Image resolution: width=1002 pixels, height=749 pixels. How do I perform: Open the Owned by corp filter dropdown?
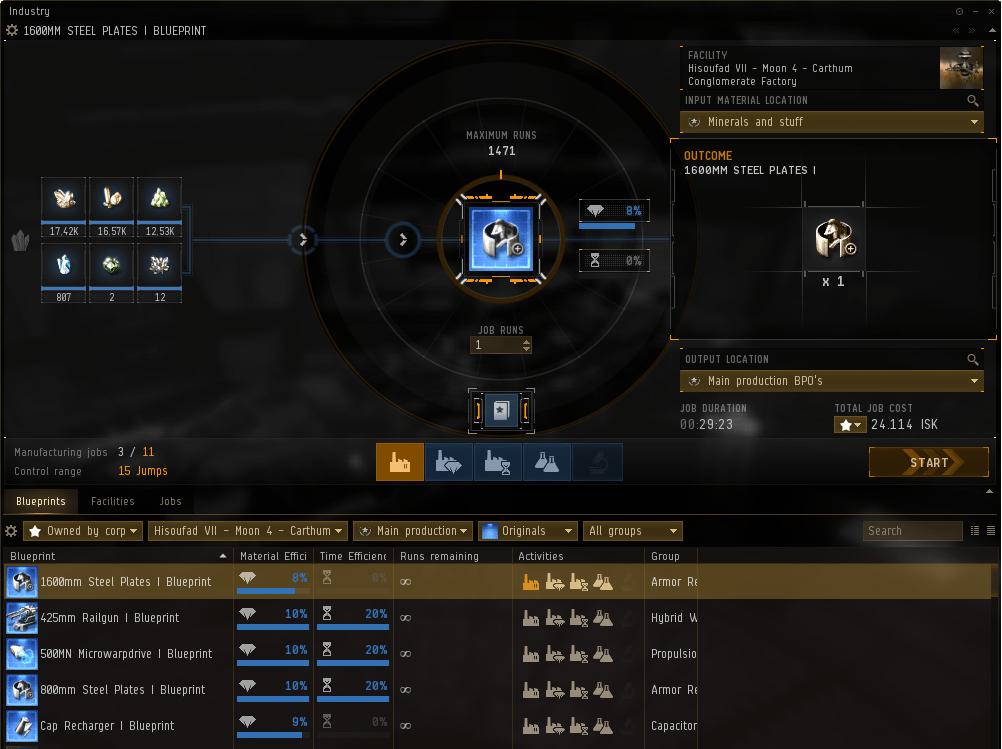[x=83, y=531]
